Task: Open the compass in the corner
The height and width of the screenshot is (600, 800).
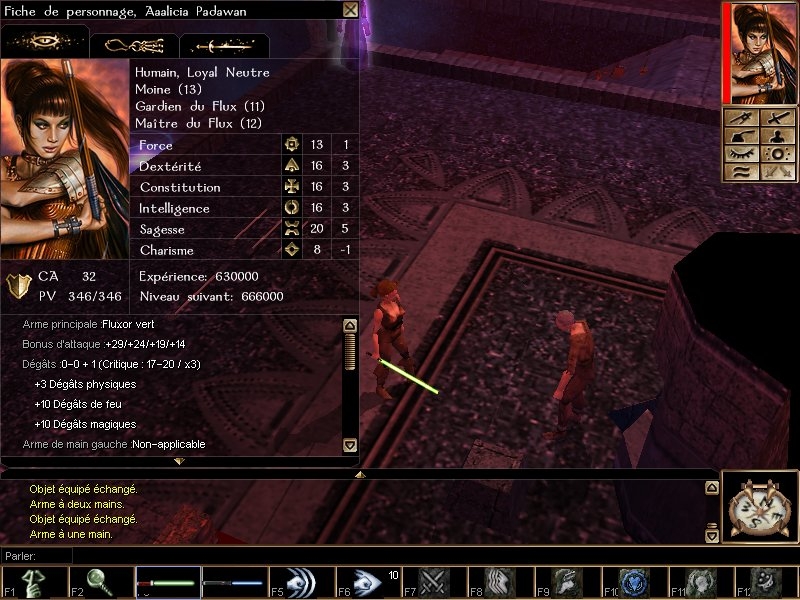Action: coord(761,507)
